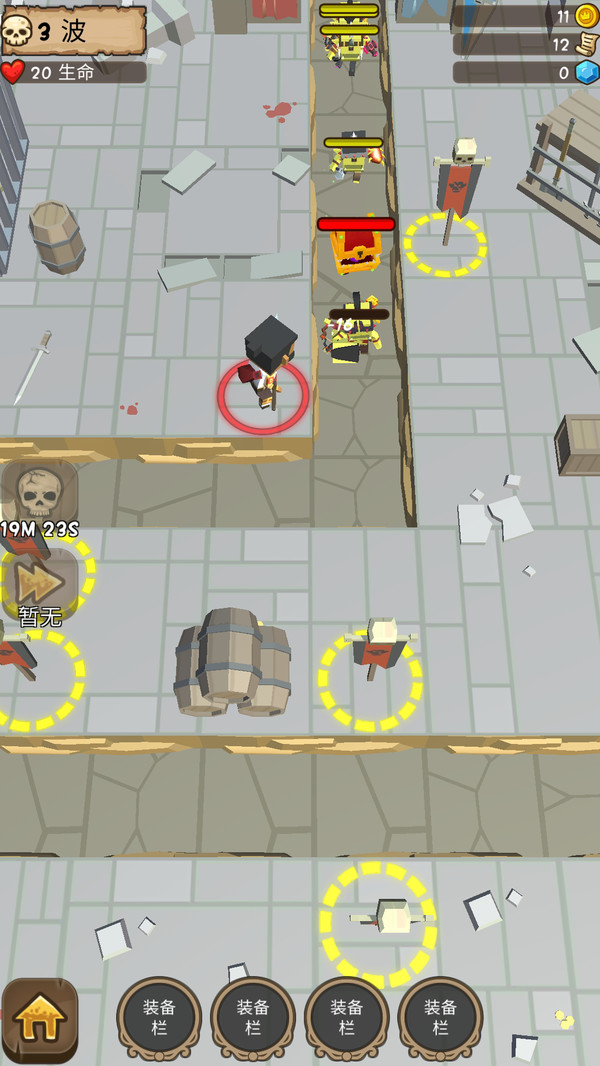Toggle the fast-forward speed button
Screen dimensions: 600x1066
point(38,580)
